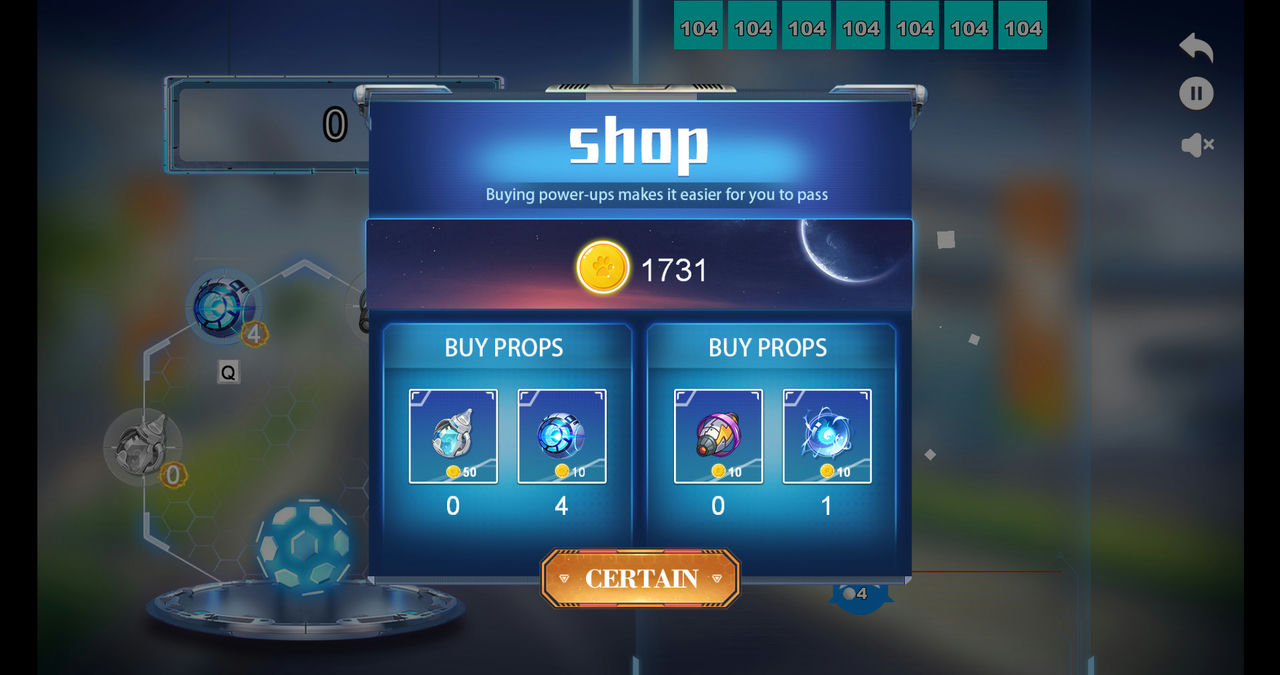
Task: Pause the game
Action: (x=1196, y=94)
